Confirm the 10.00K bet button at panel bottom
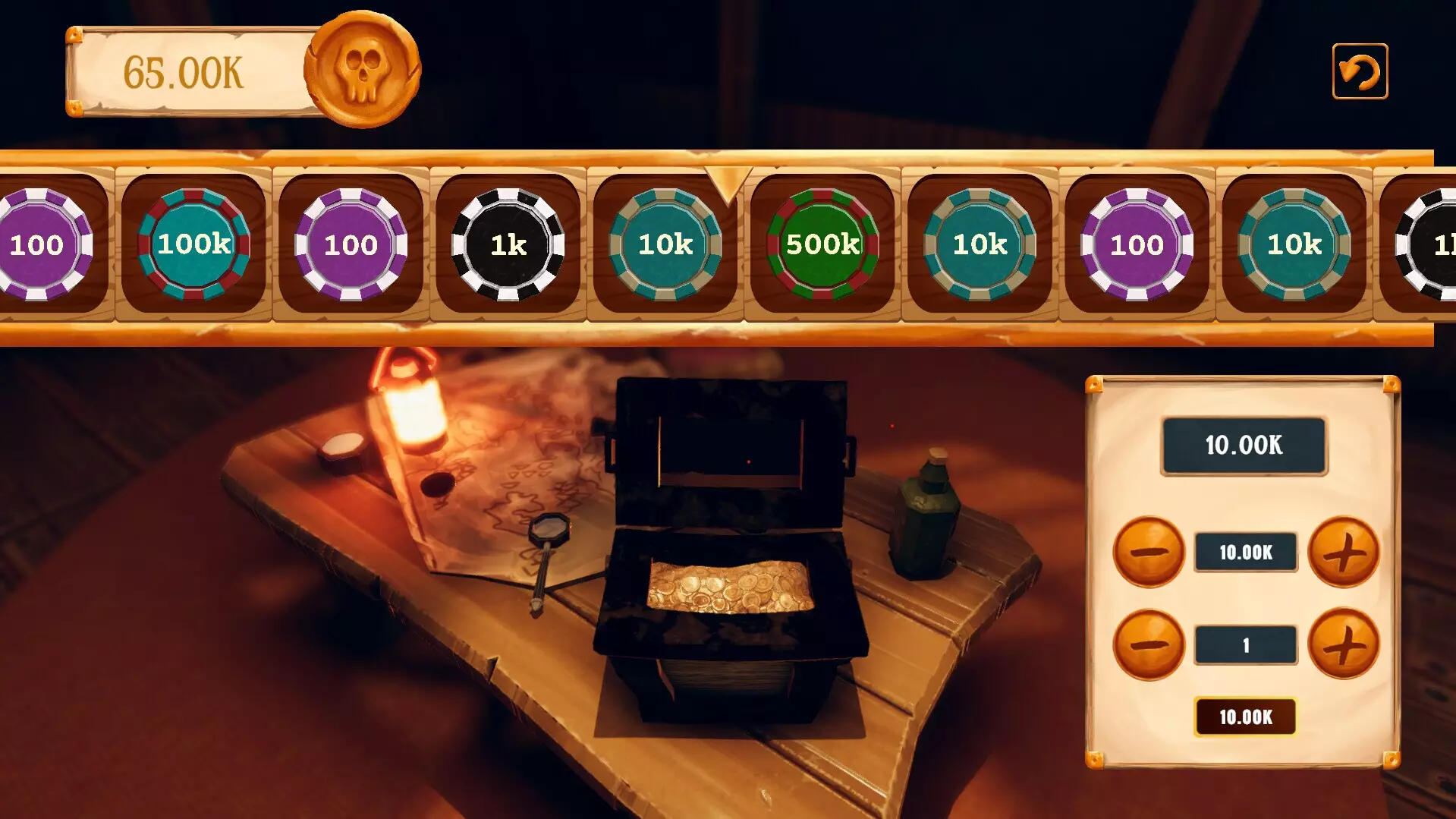 [x=1244, y=715]
